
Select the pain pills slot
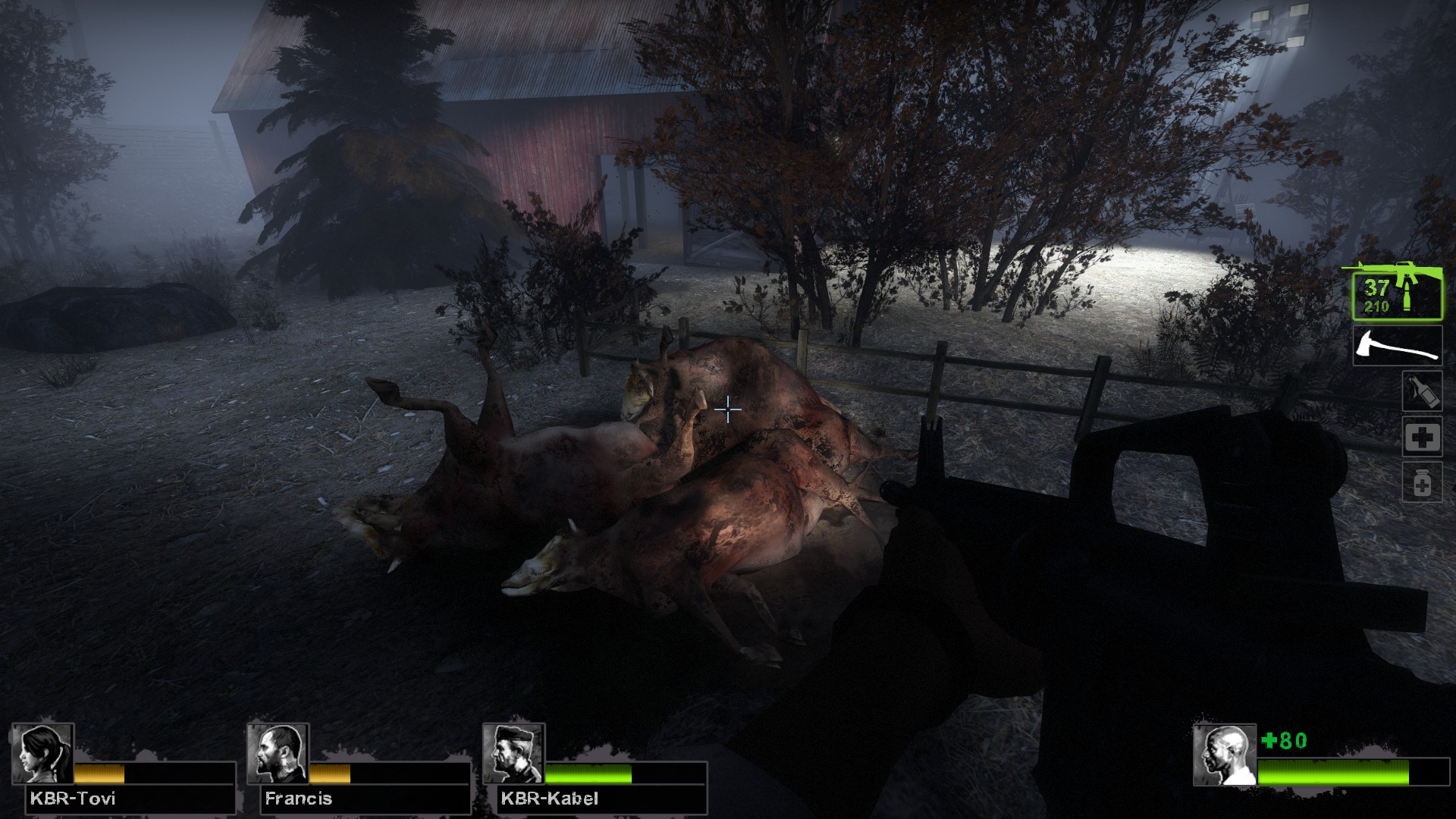click(1421, 483)
